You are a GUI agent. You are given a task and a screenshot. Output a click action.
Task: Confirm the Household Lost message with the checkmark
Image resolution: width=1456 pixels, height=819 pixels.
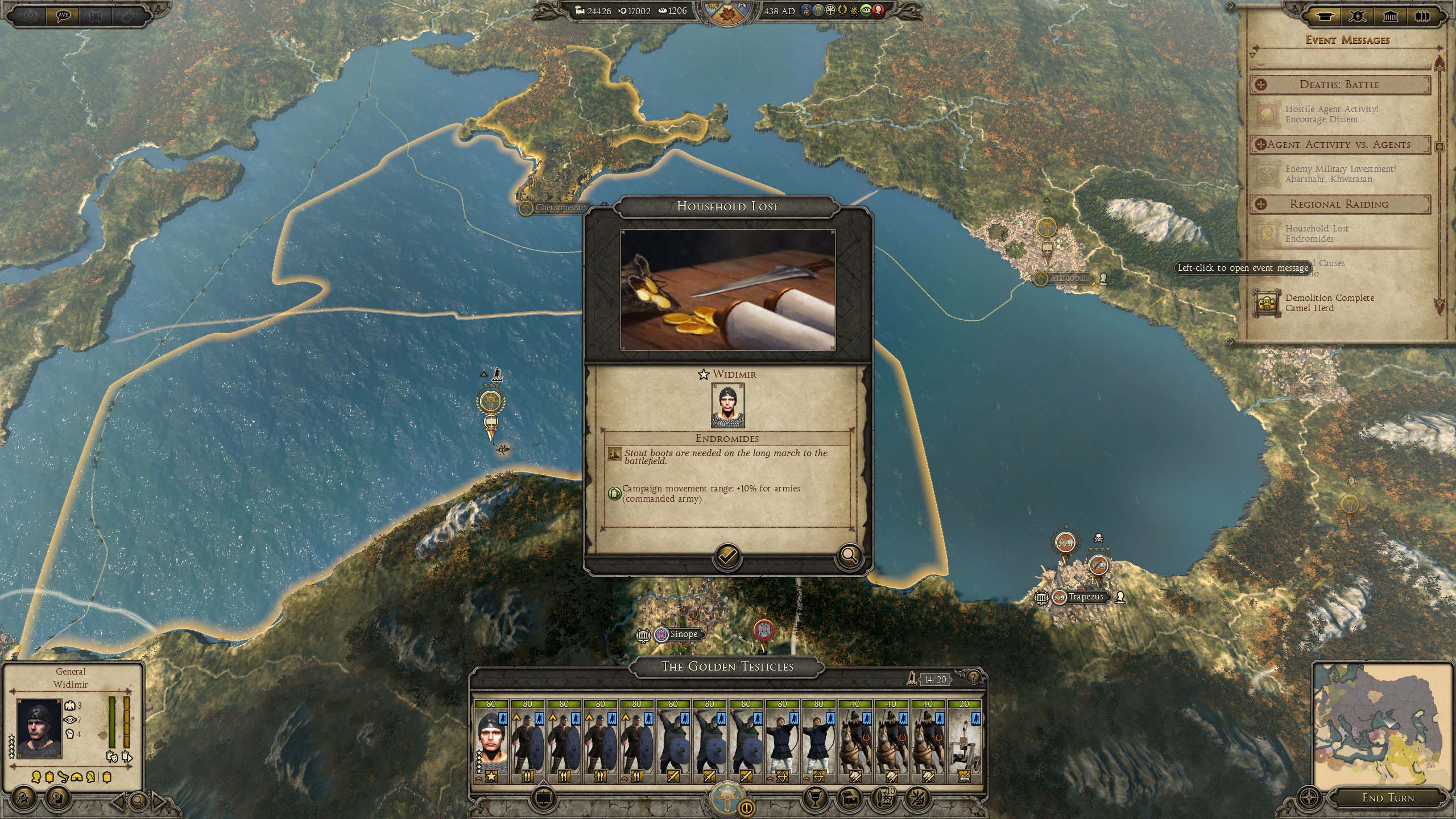(727, 555)
